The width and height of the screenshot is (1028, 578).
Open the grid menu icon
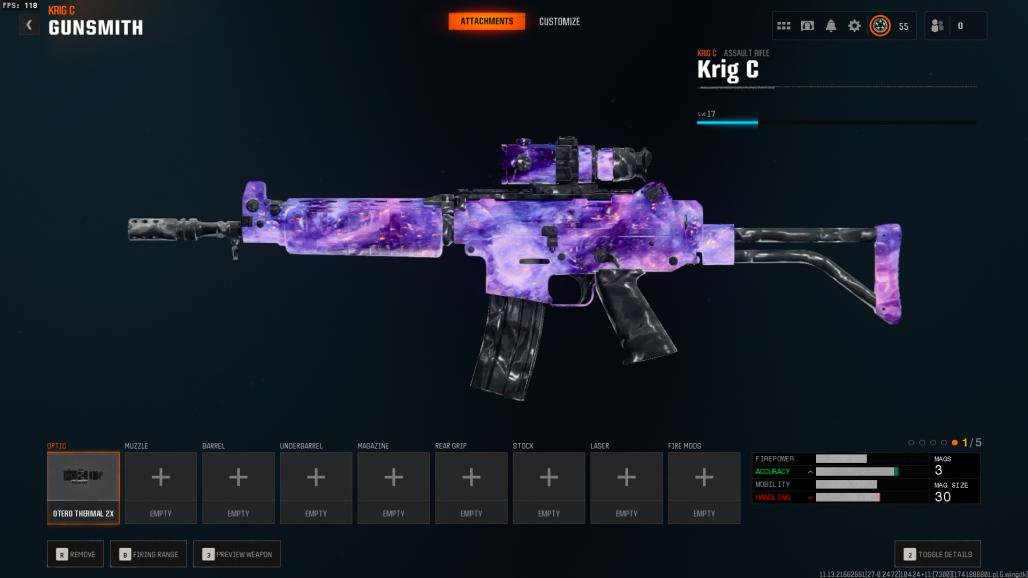click(784, 26)
